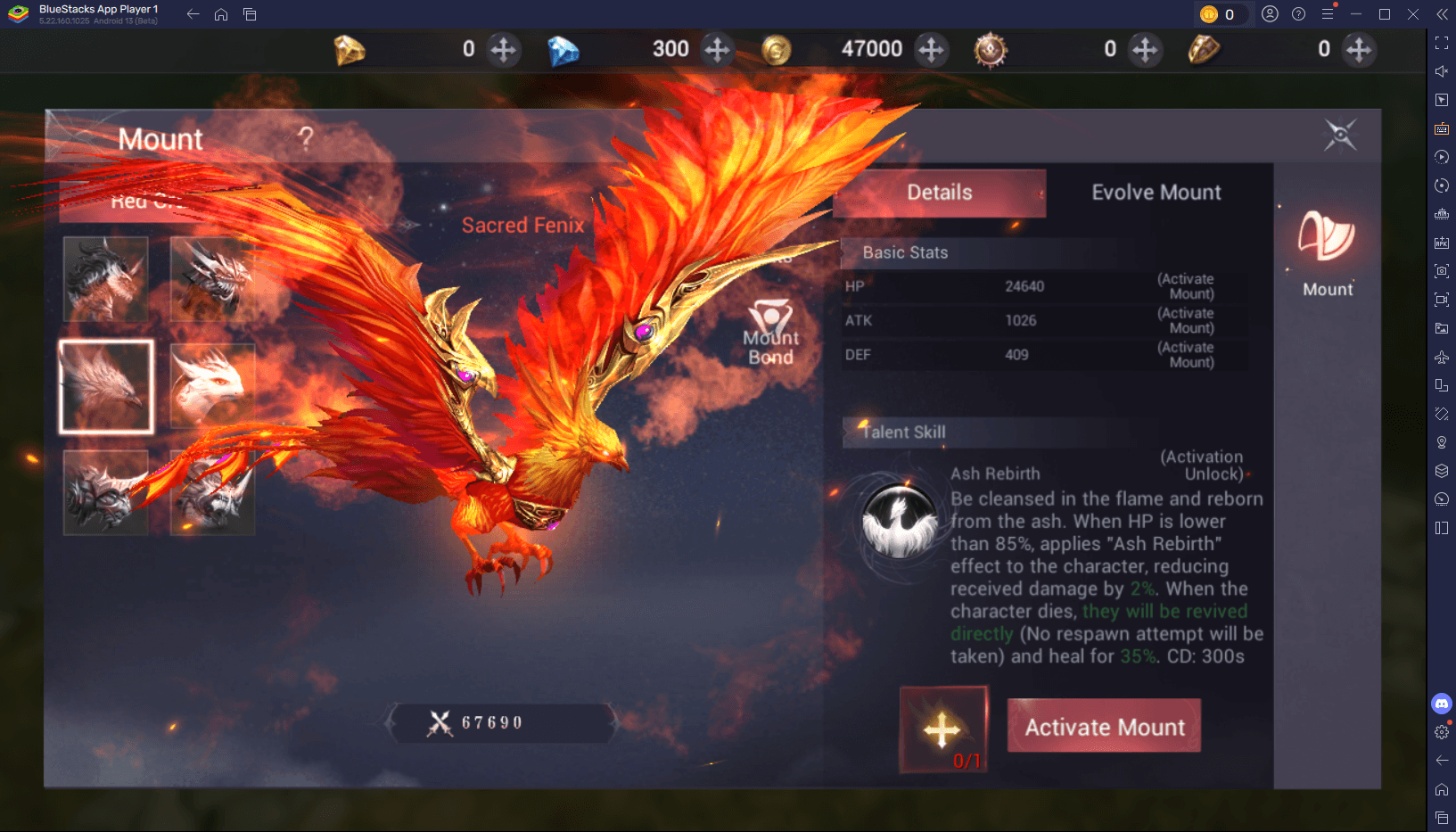
Task: Take a screenshot using the sidebar camera icon
Action: click(x=1441, y=270)
